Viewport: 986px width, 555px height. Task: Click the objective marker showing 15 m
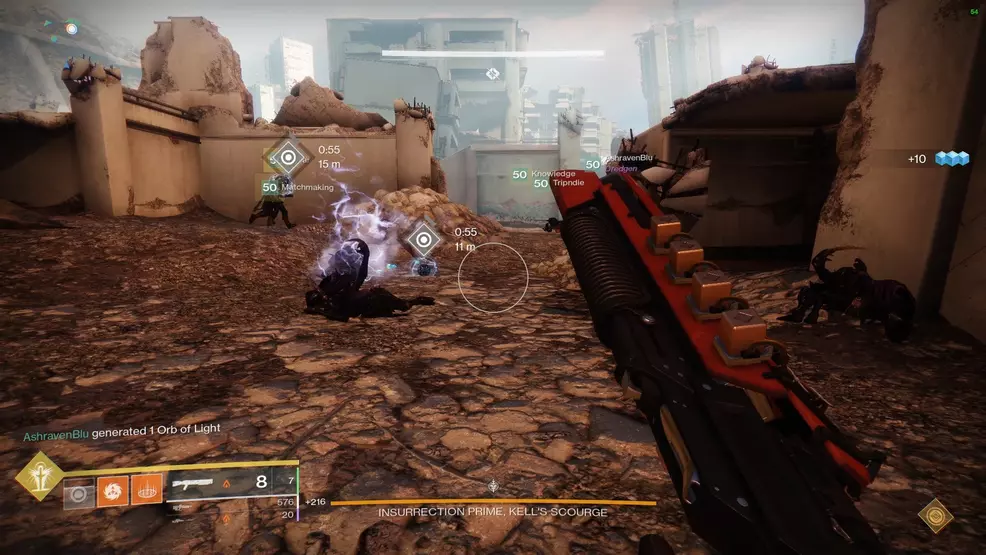tap(290, 157)
